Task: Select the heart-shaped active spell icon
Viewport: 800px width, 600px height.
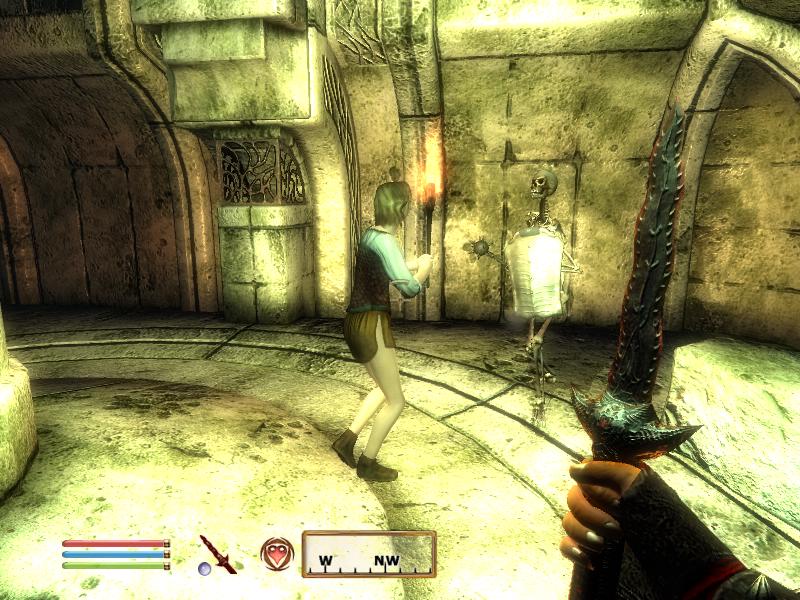Action: (276, 553)
